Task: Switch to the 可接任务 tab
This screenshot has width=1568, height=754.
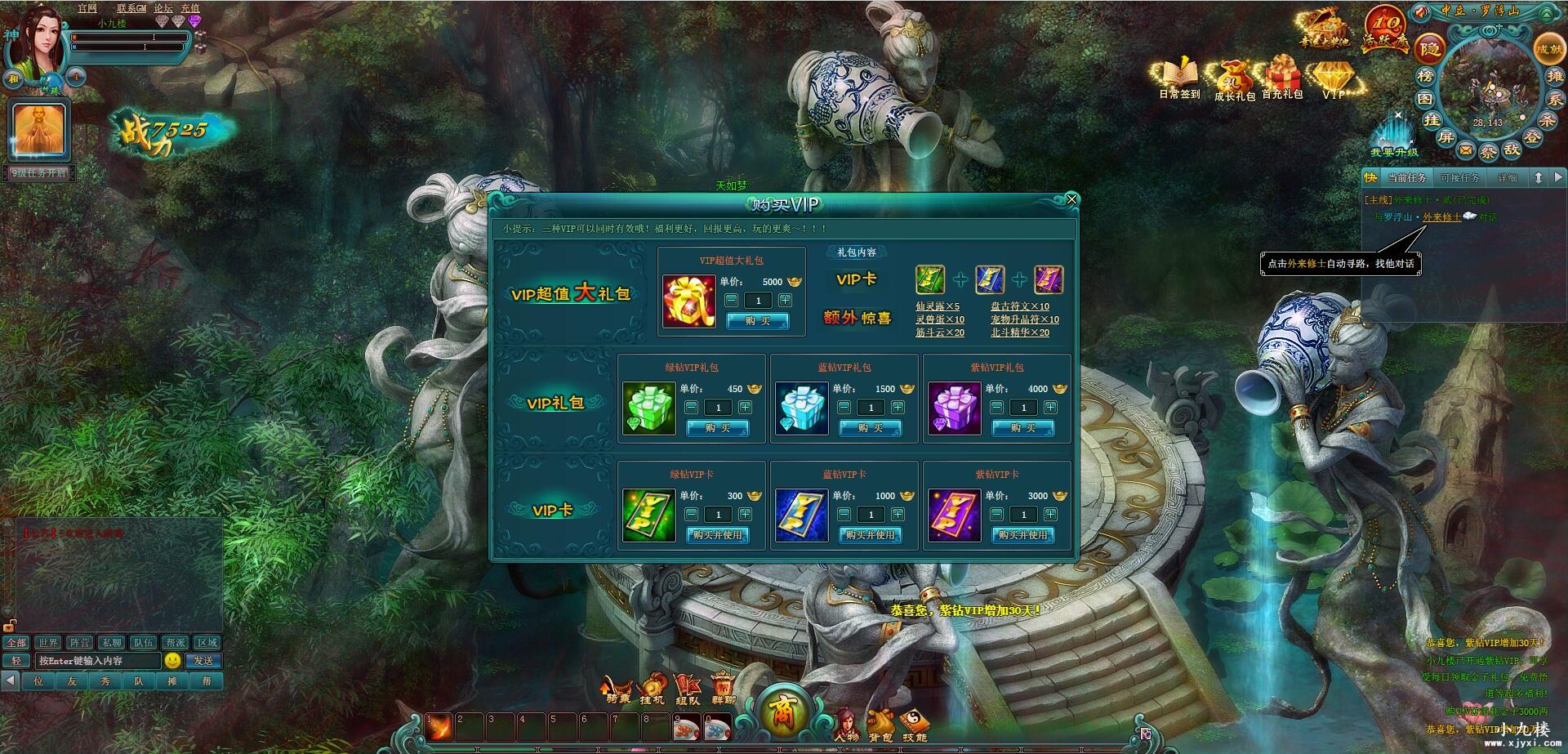Action: 1460,177
